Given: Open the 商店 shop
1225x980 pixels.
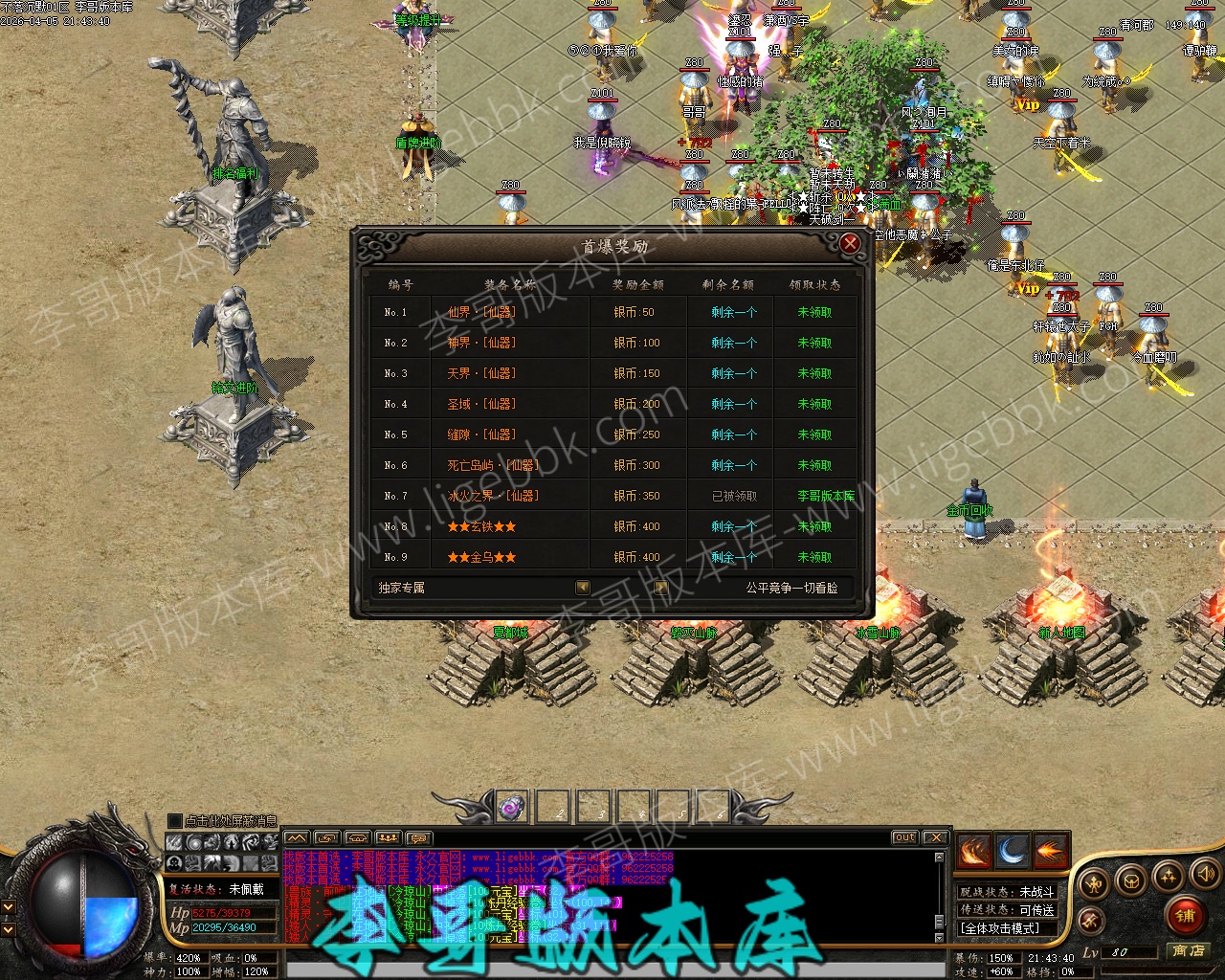Looking at the screenshot, I should (1188, 950).
